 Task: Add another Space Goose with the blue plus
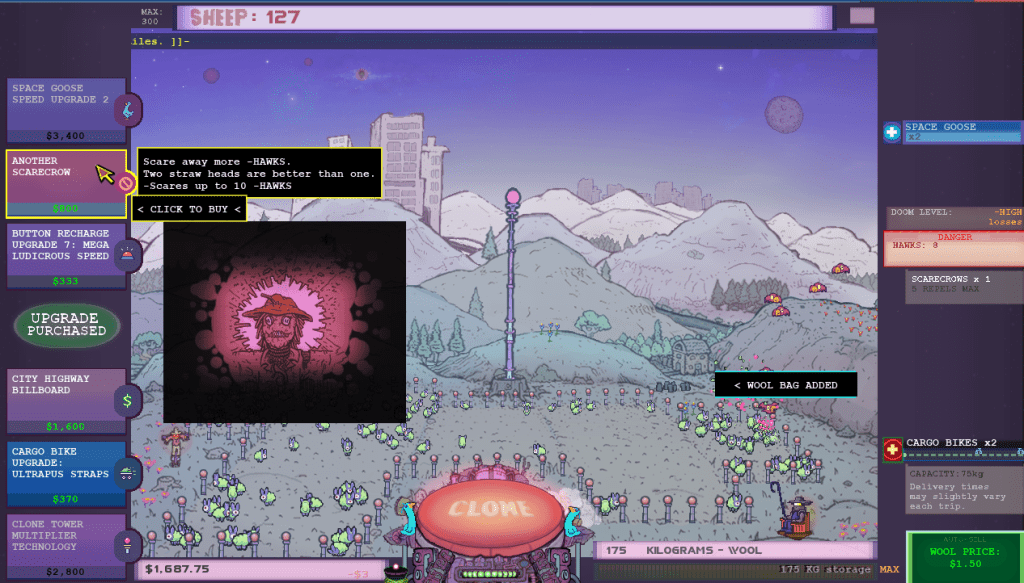click(x=892, y=132)
